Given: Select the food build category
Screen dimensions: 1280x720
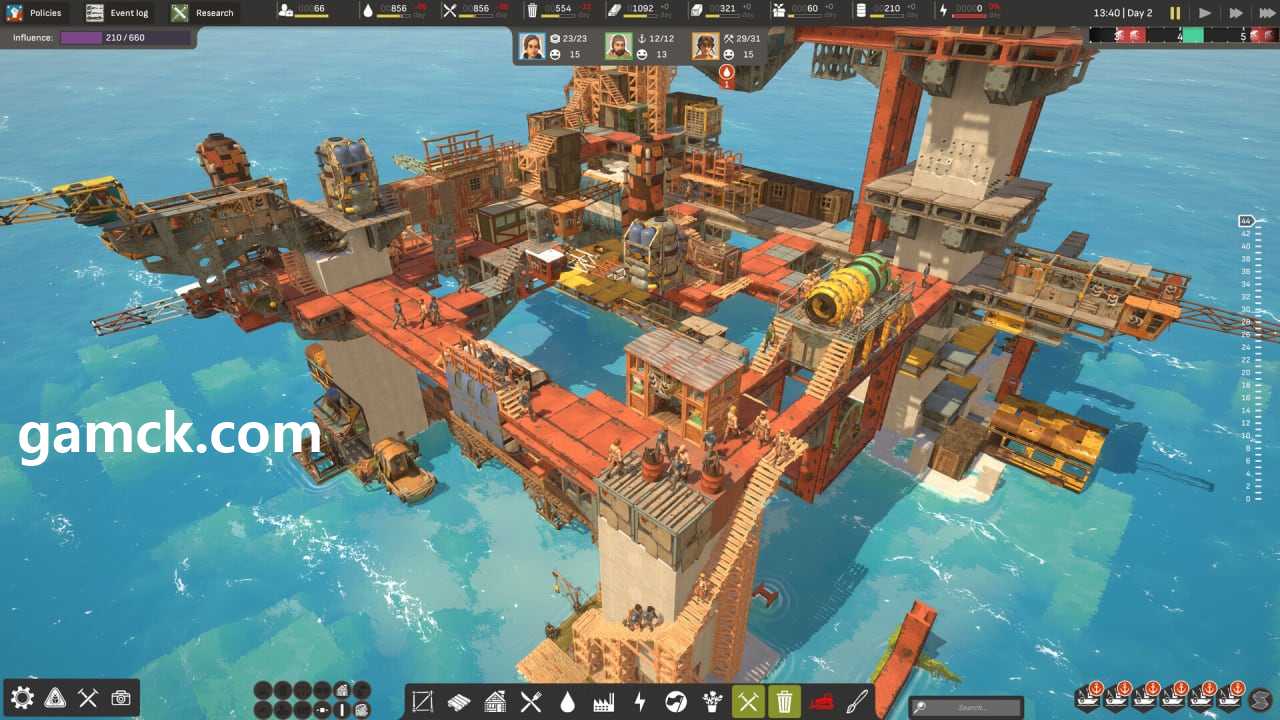Looking at the screenshot, I should pos(531,702).
